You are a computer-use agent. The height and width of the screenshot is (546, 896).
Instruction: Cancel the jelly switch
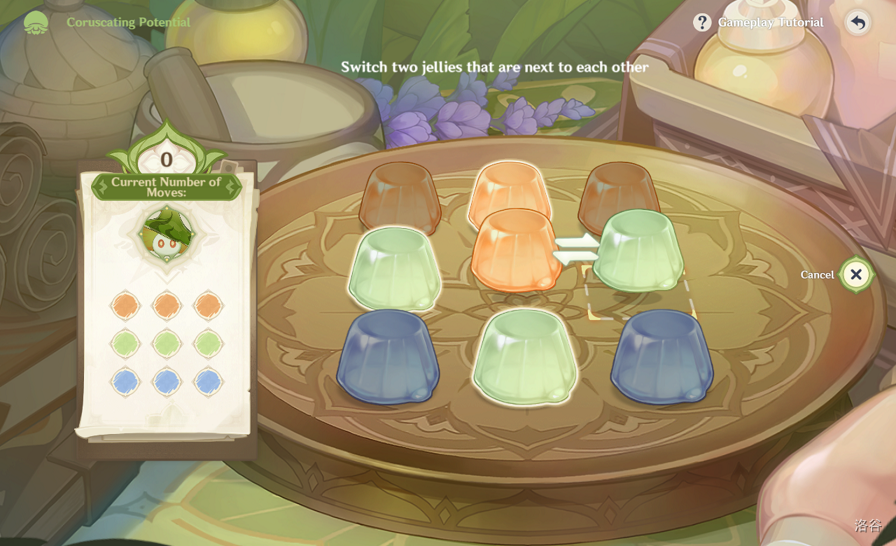pos(856,274)
